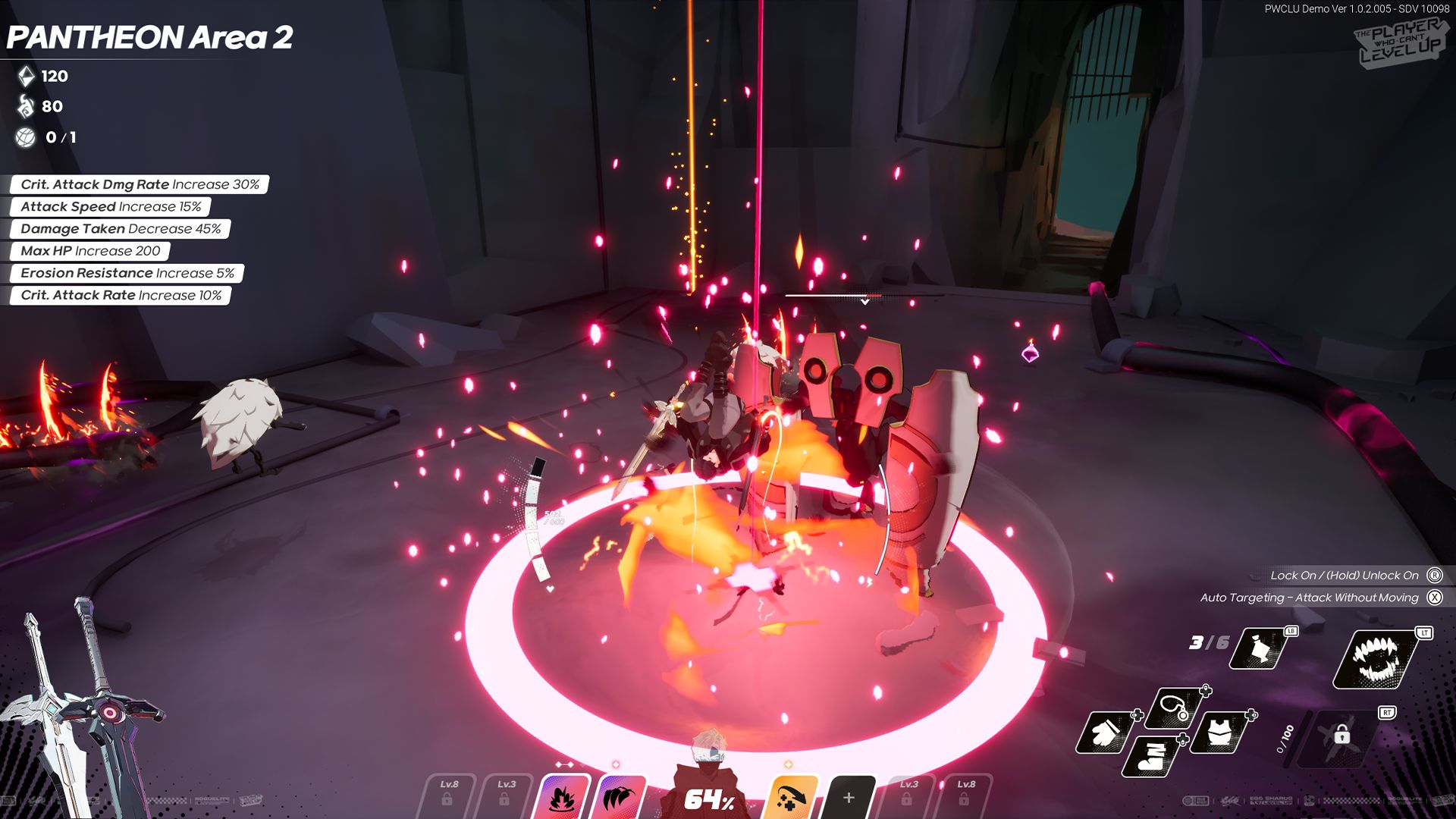Viewport: 1456px width, 819px height.
Task: Choose the chest armor slot
Action: coord(1219,733)
